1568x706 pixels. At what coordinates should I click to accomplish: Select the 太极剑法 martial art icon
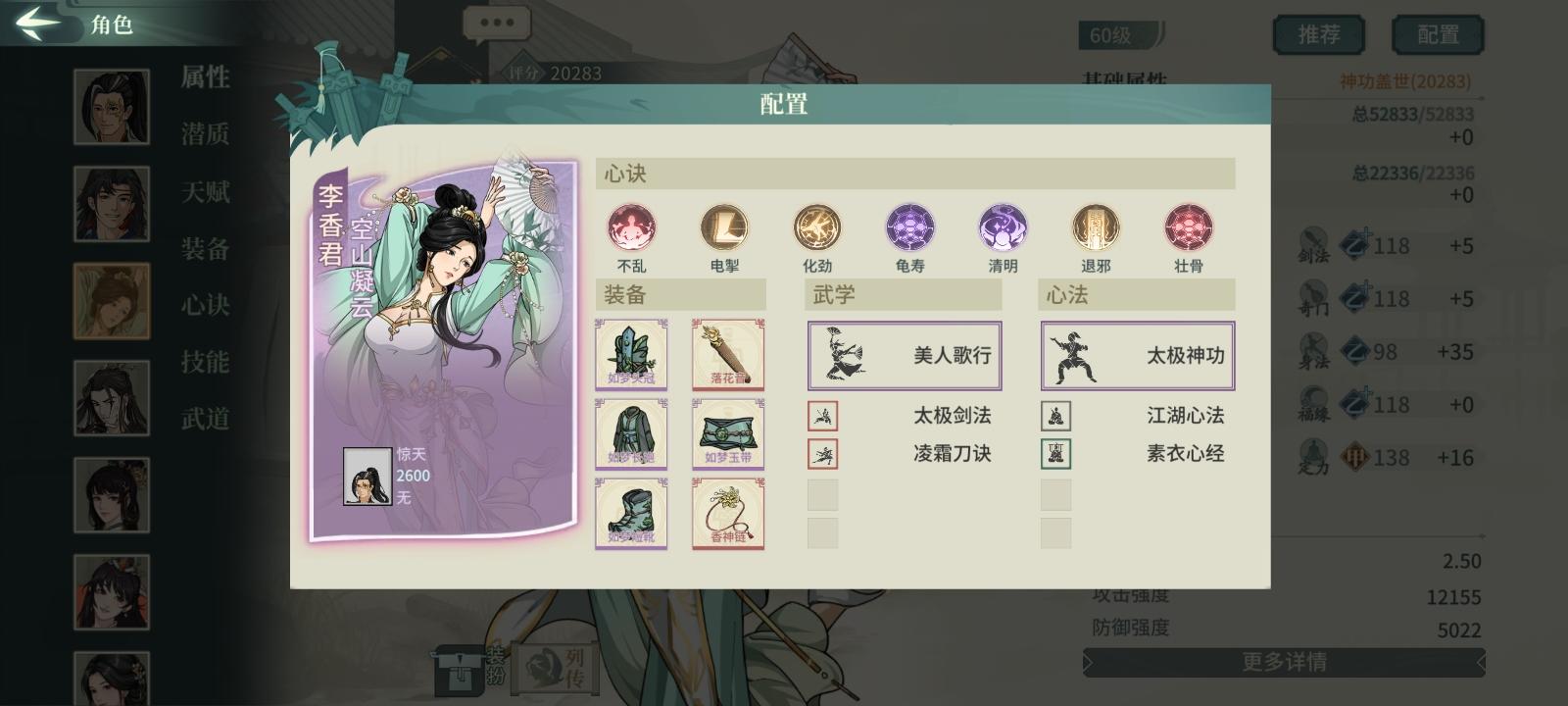[x=823, y=416]
